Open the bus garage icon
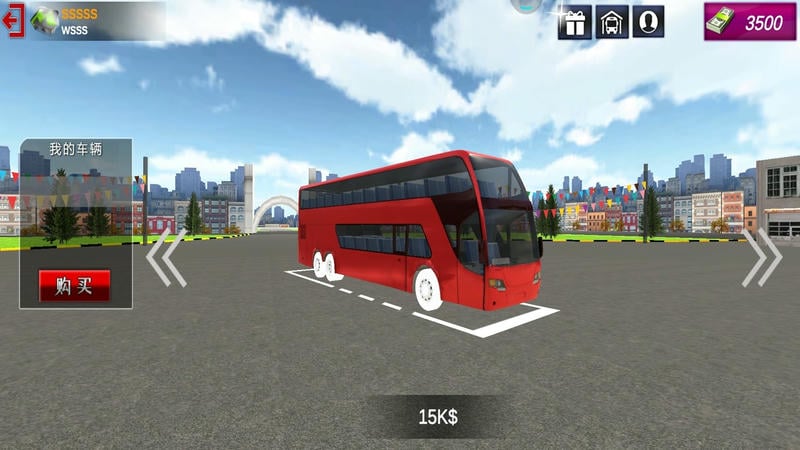The image size is (800, 450). [x=612, y=22]
